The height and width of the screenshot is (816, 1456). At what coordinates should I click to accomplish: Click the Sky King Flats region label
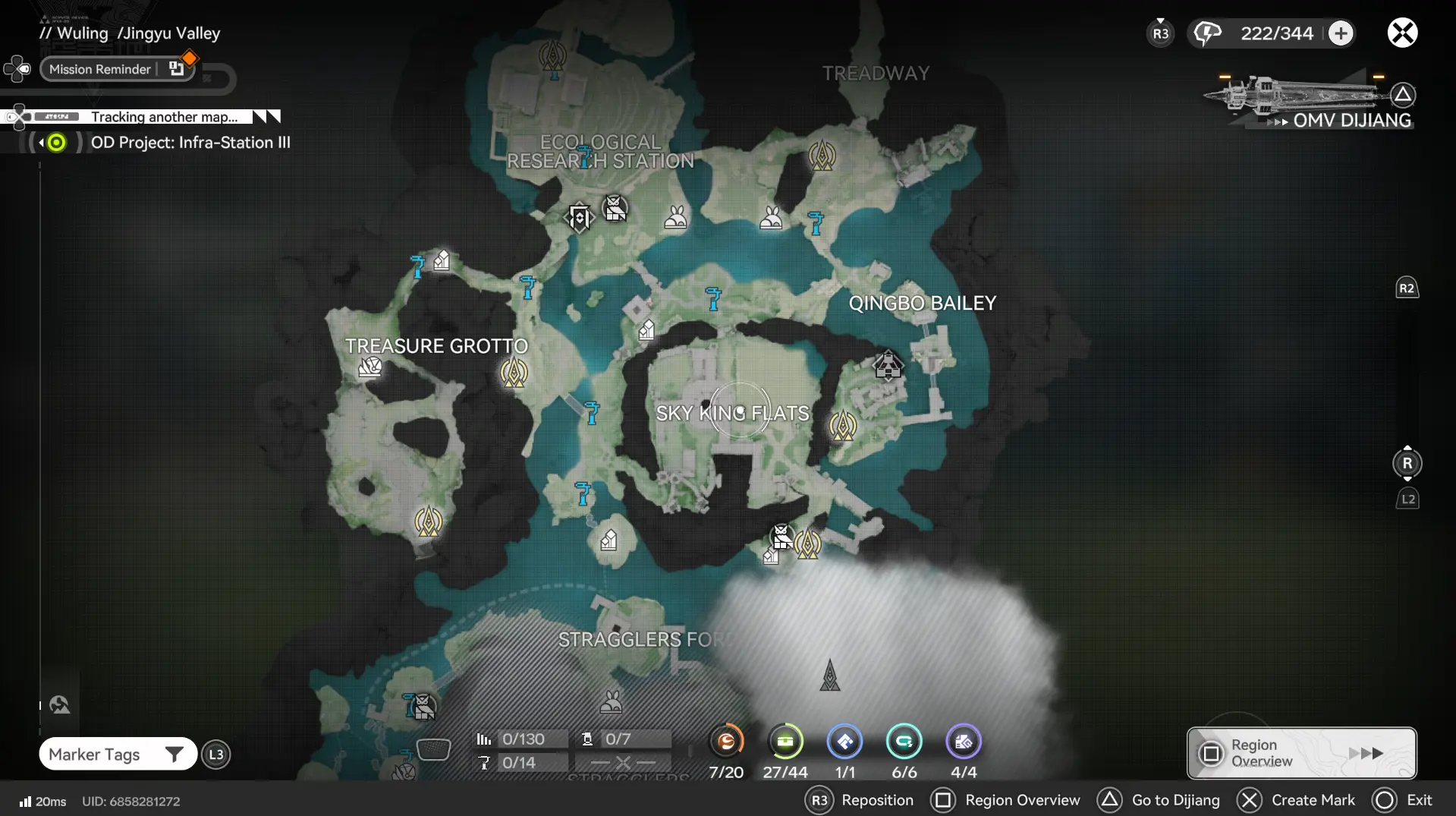[732, 413]
